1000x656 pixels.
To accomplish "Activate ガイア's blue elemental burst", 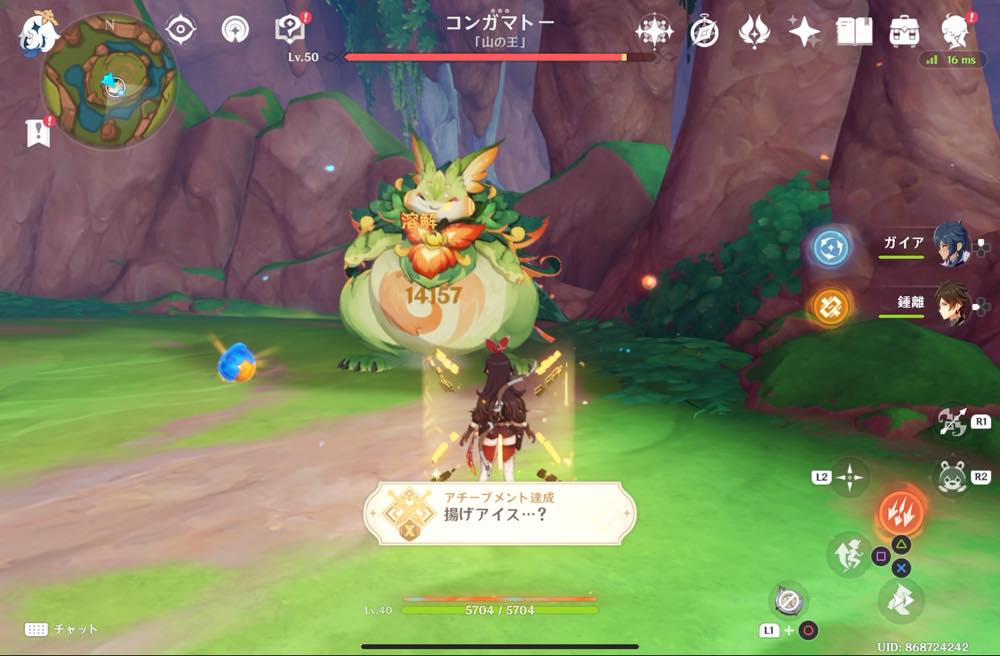I will click(x=831, y=248).
